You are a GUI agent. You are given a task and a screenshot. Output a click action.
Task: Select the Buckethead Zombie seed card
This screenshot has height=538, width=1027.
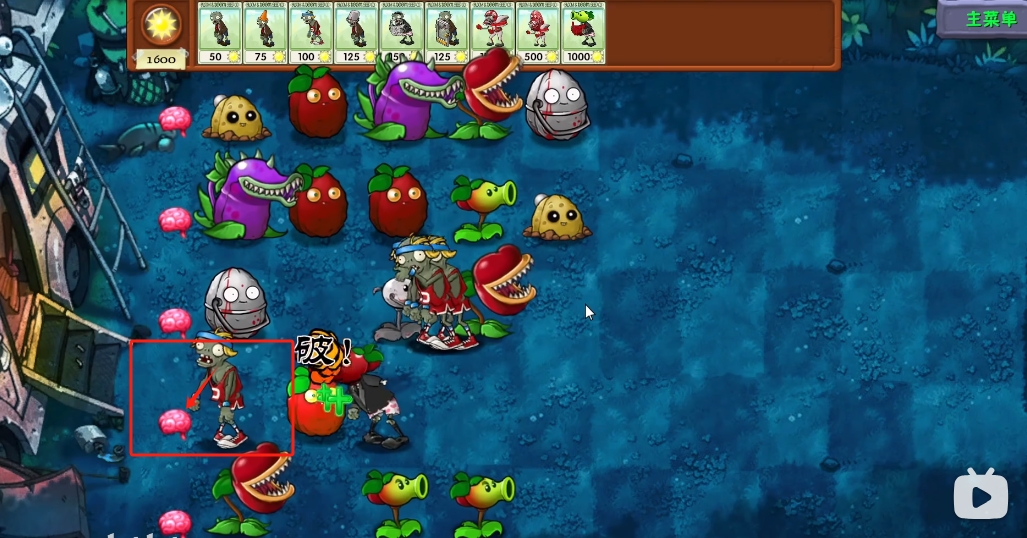tap(355, 33)
